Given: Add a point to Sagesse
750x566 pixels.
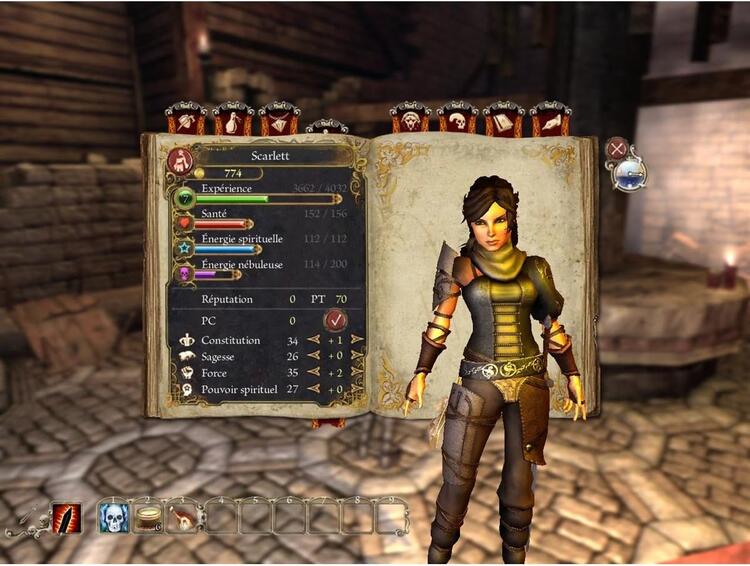Looking at the screenshot, I should tap(357, 357).
